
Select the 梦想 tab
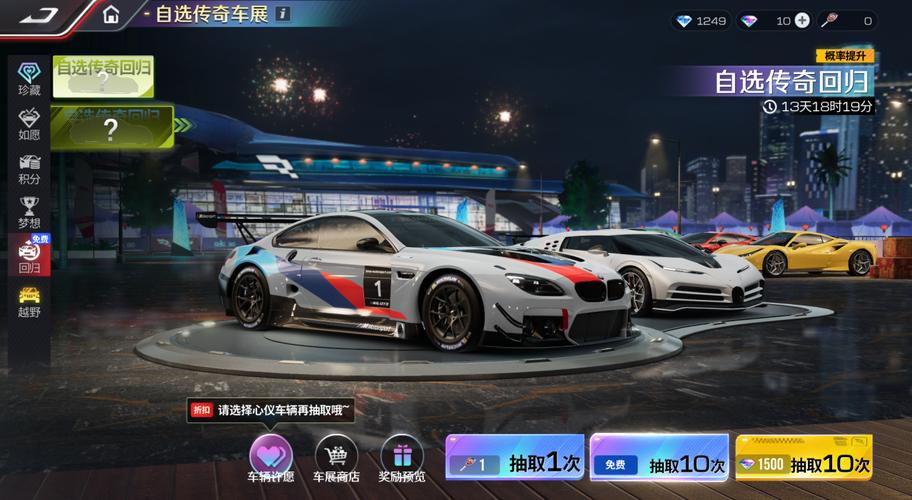click(29, 212)
